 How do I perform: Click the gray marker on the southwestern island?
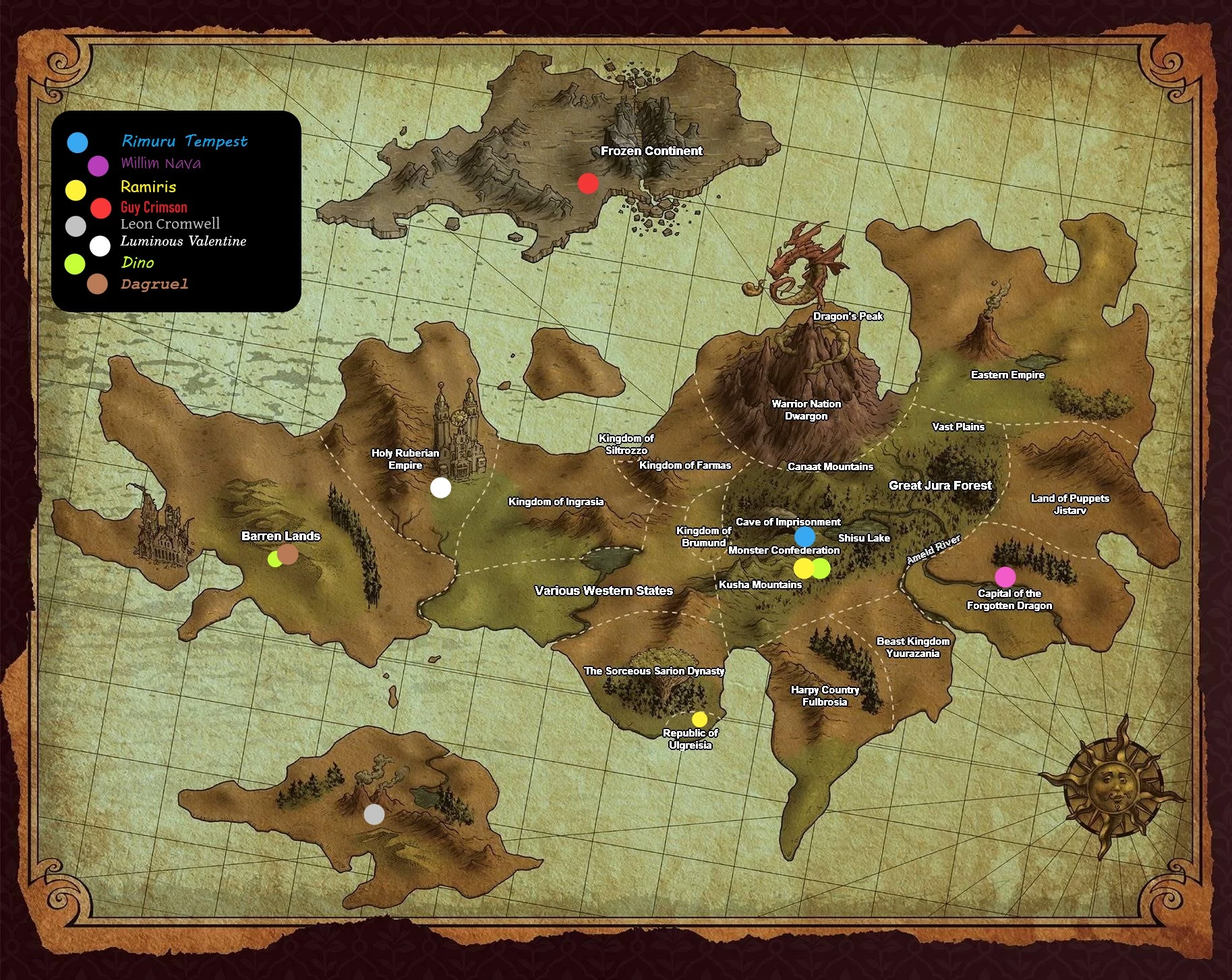click(x=374, y=815)
